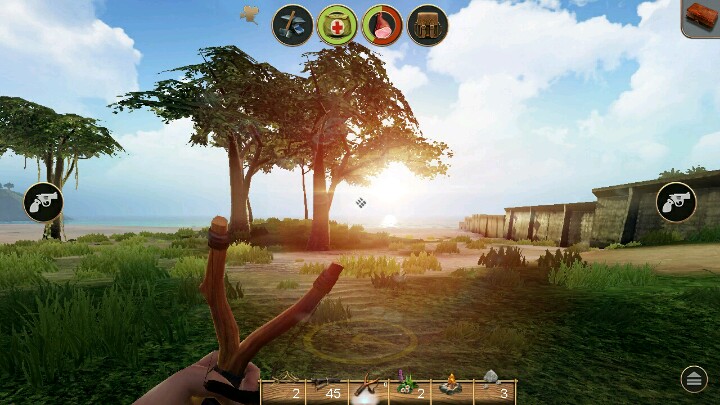Click the round eject-arrow button beside hotbar
This screenshot has height=405, width=720.
click(x=693, y=378)
